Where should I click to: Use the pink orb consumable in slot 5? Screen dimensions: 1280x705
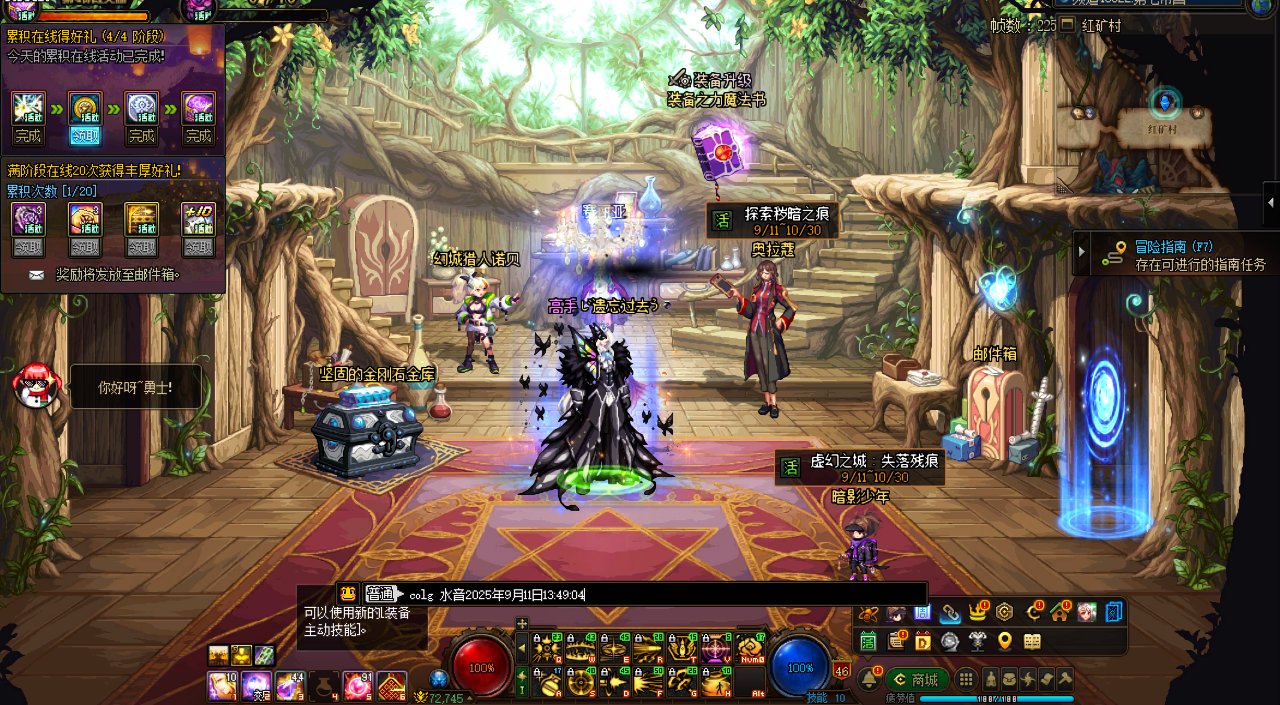coord(356,686)
